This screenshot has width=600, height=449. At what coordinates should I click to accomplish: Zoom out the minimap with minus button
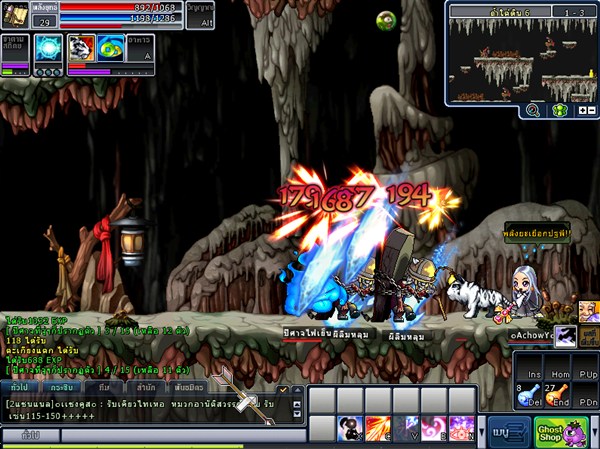click(x=591, y=111)
